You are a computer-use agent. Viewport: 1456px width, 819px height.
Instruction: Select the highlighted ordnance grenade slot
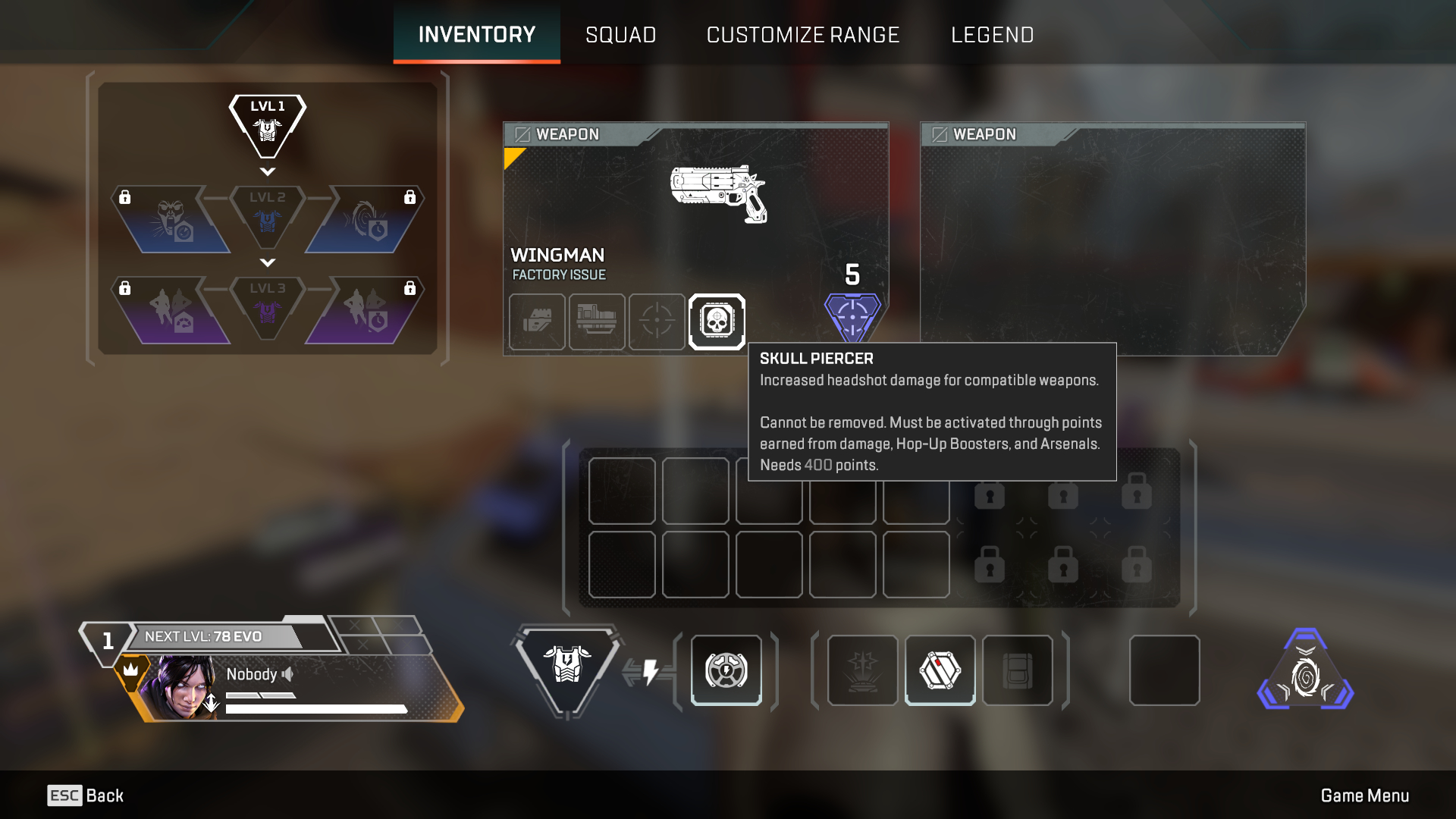click(940, 670)
